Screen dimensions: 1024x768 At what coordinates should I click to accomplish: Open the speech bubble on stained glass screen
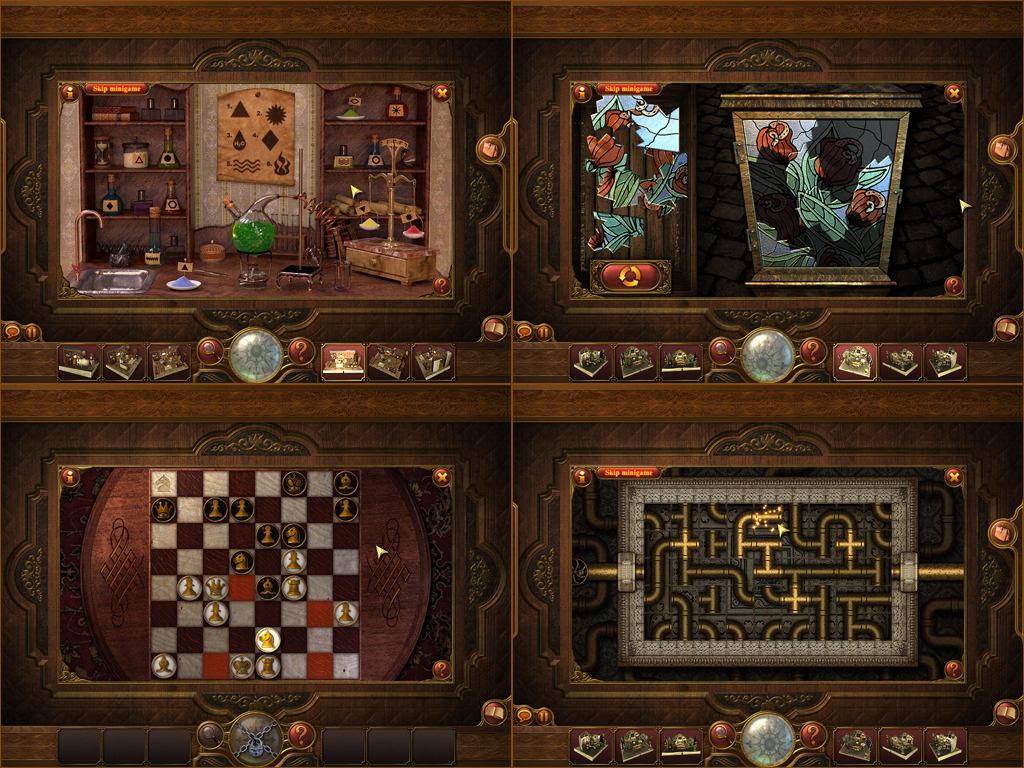pyautogui.click(x=524, y=332)
